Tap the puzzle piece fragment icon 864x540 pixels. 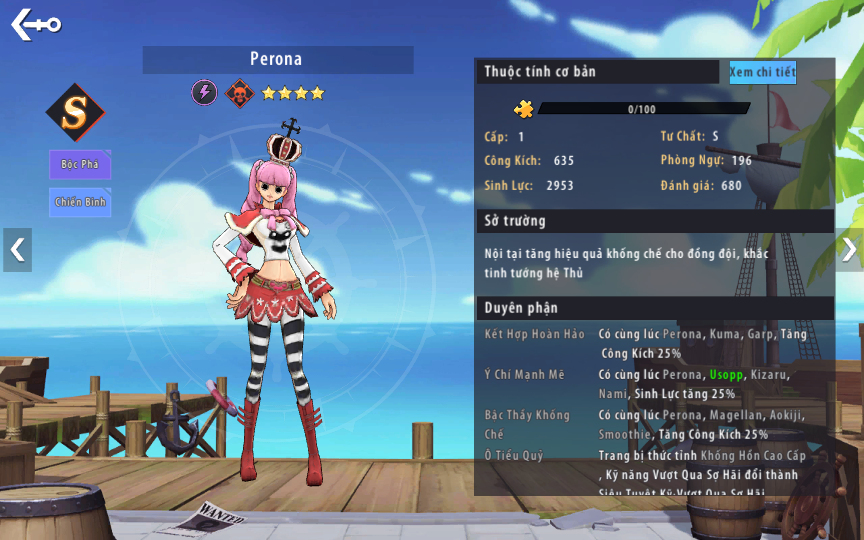(x=524, y=109)
